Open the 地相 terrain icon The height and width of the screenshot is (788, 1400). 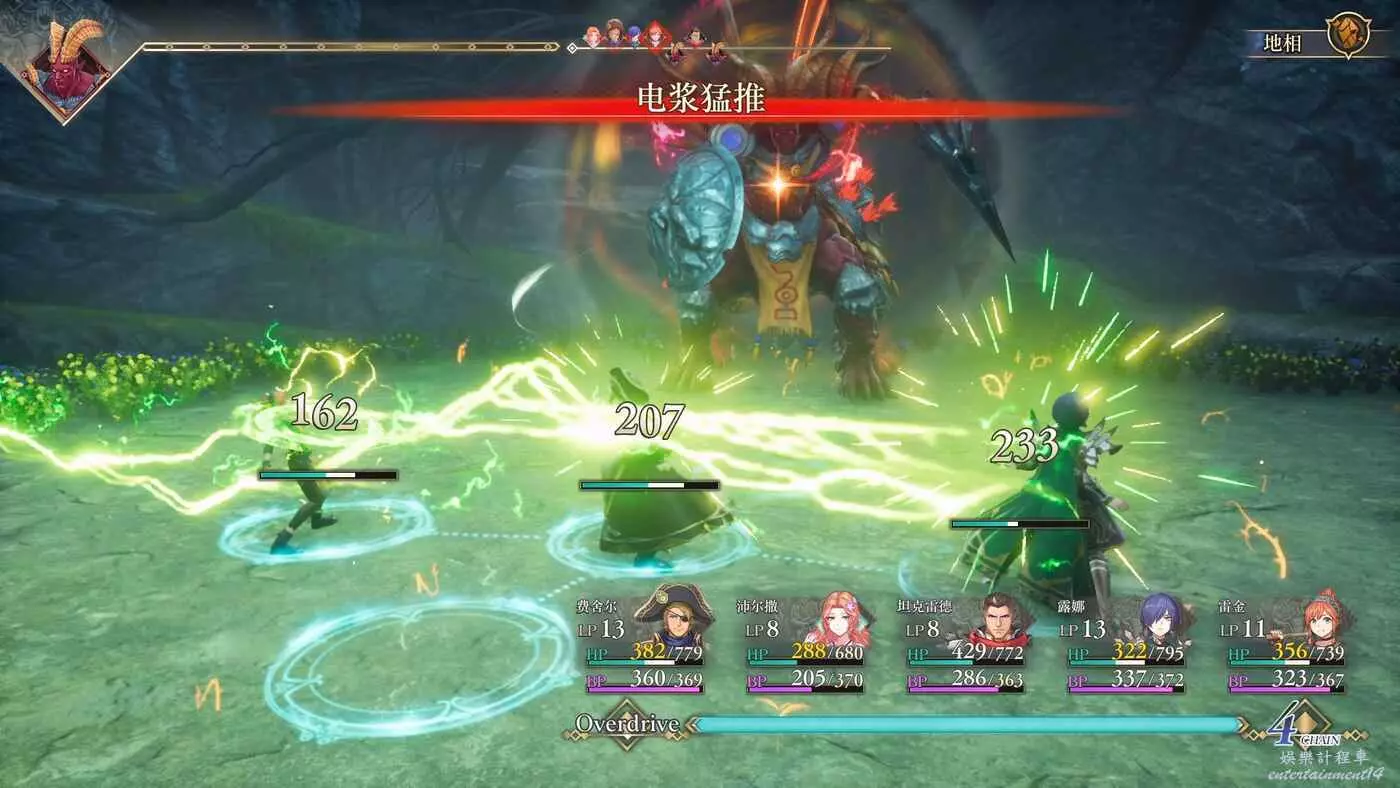[1346, 37]
